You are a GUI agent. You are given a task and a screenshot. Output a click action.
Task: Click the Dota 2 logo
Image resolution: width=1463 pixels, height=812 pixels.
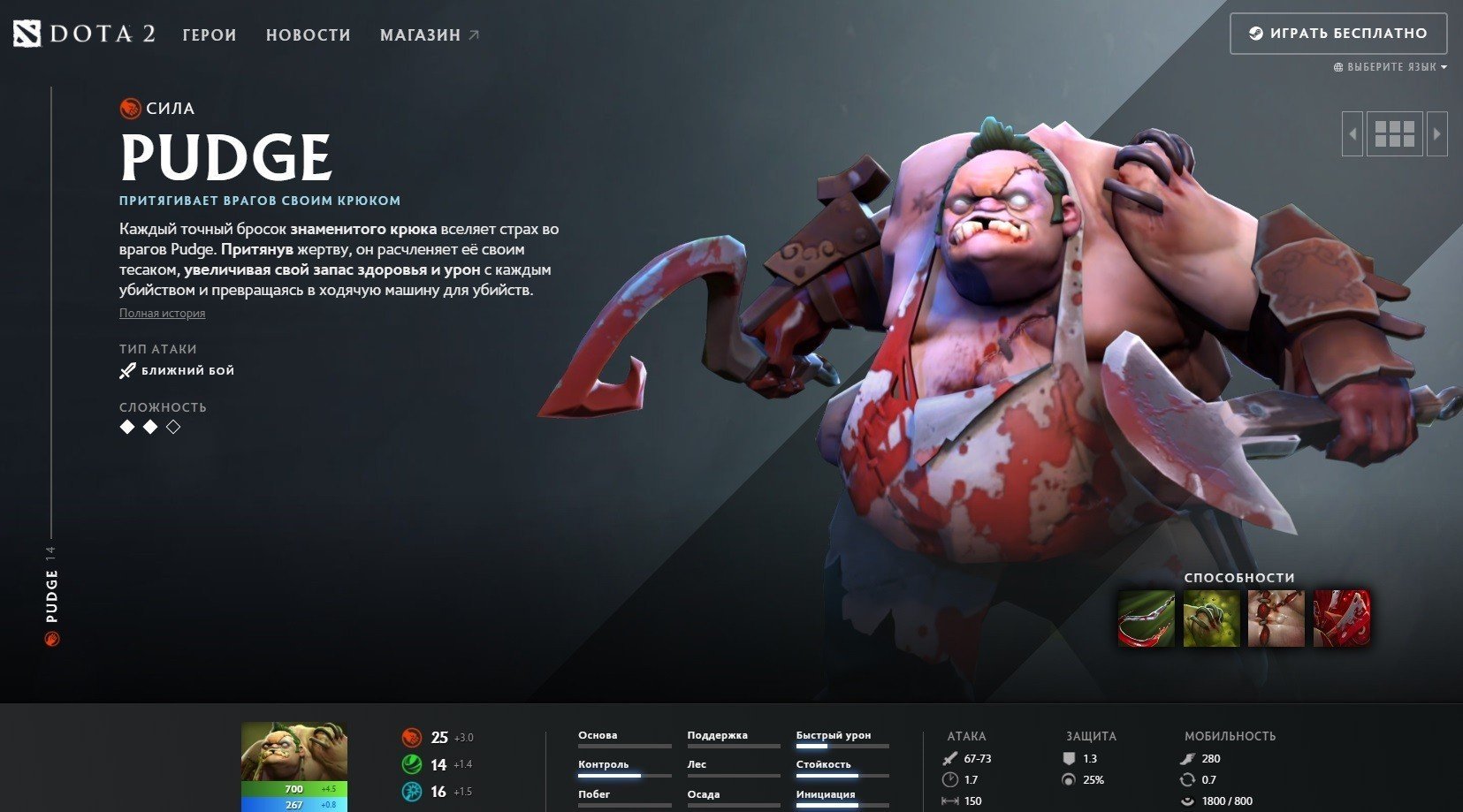(x=85, y=34)
